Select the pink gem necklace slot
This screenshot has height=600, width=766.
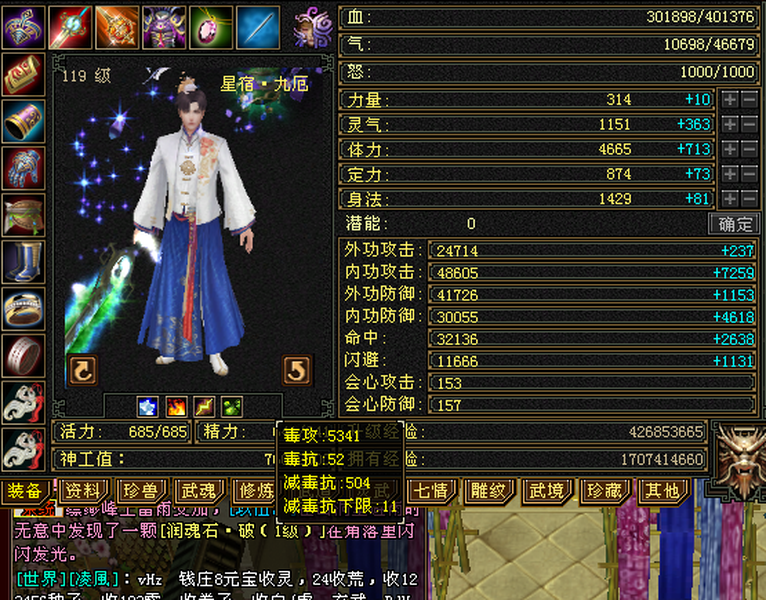coord(211,26)
